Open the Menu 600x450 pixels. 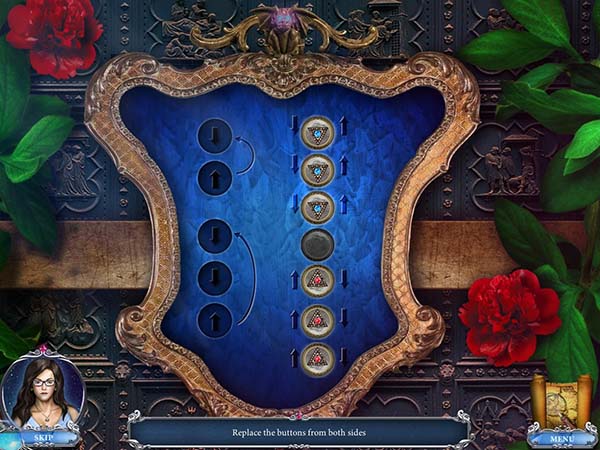point(561,437)
